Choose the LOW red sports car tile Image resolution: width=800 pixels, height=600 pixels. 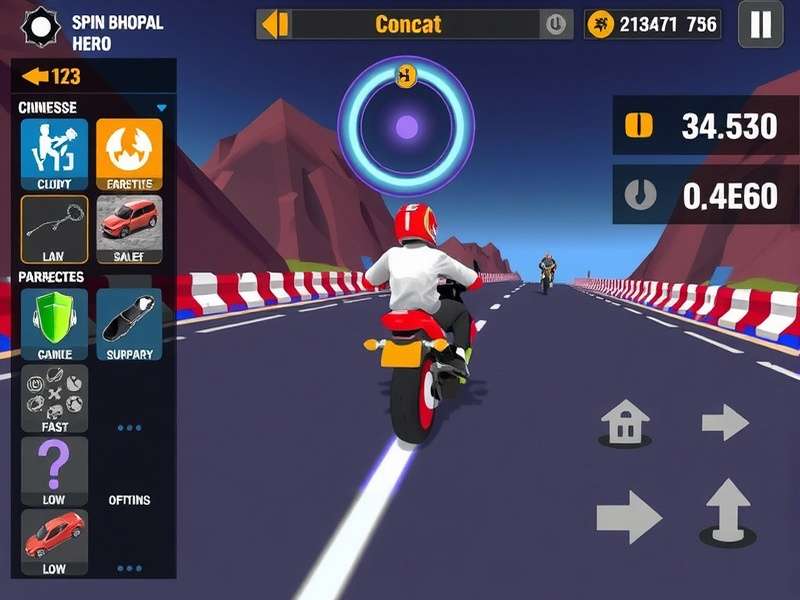[54, 543]
